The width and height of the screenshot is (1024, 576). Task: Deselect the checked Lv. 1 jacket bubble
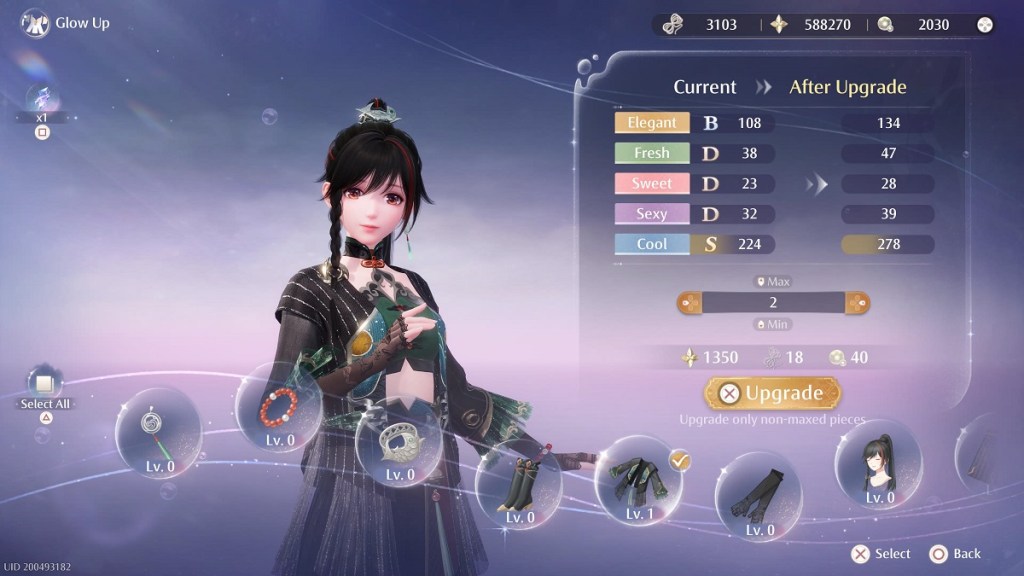point(638,480)
